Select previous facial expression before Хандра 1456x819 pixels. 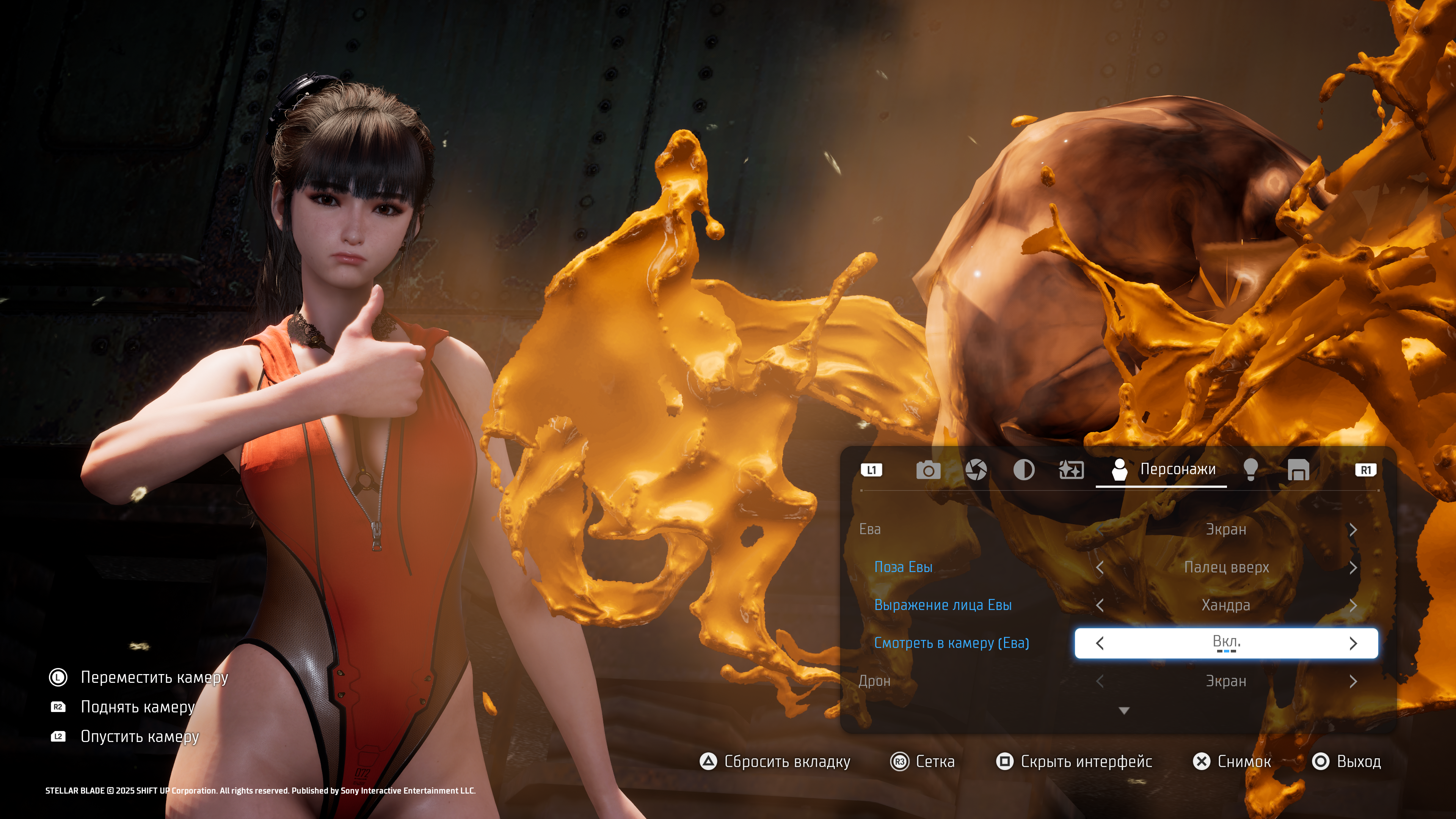(x=1100, y=605)
